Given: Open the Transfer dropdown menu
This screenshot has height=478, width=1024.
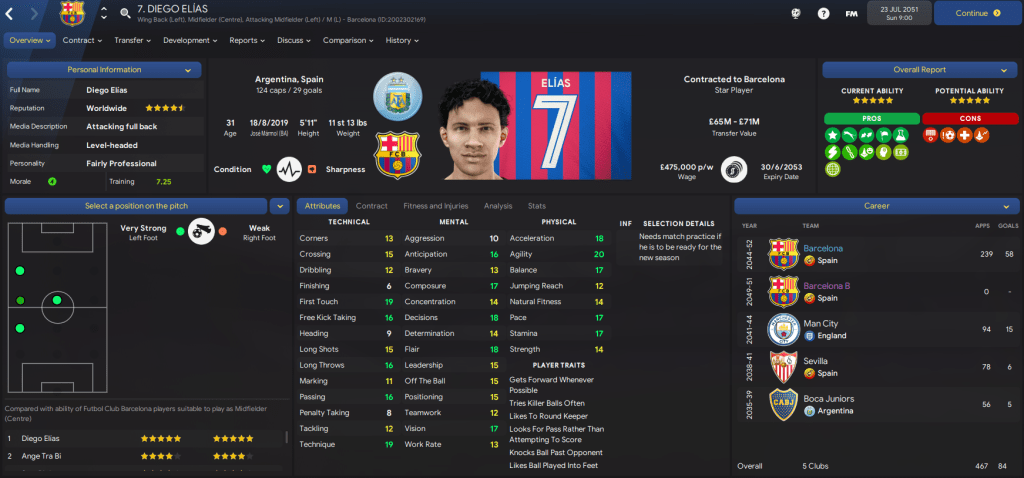Looking at the screenshot, I should click(x=132, y=40).
